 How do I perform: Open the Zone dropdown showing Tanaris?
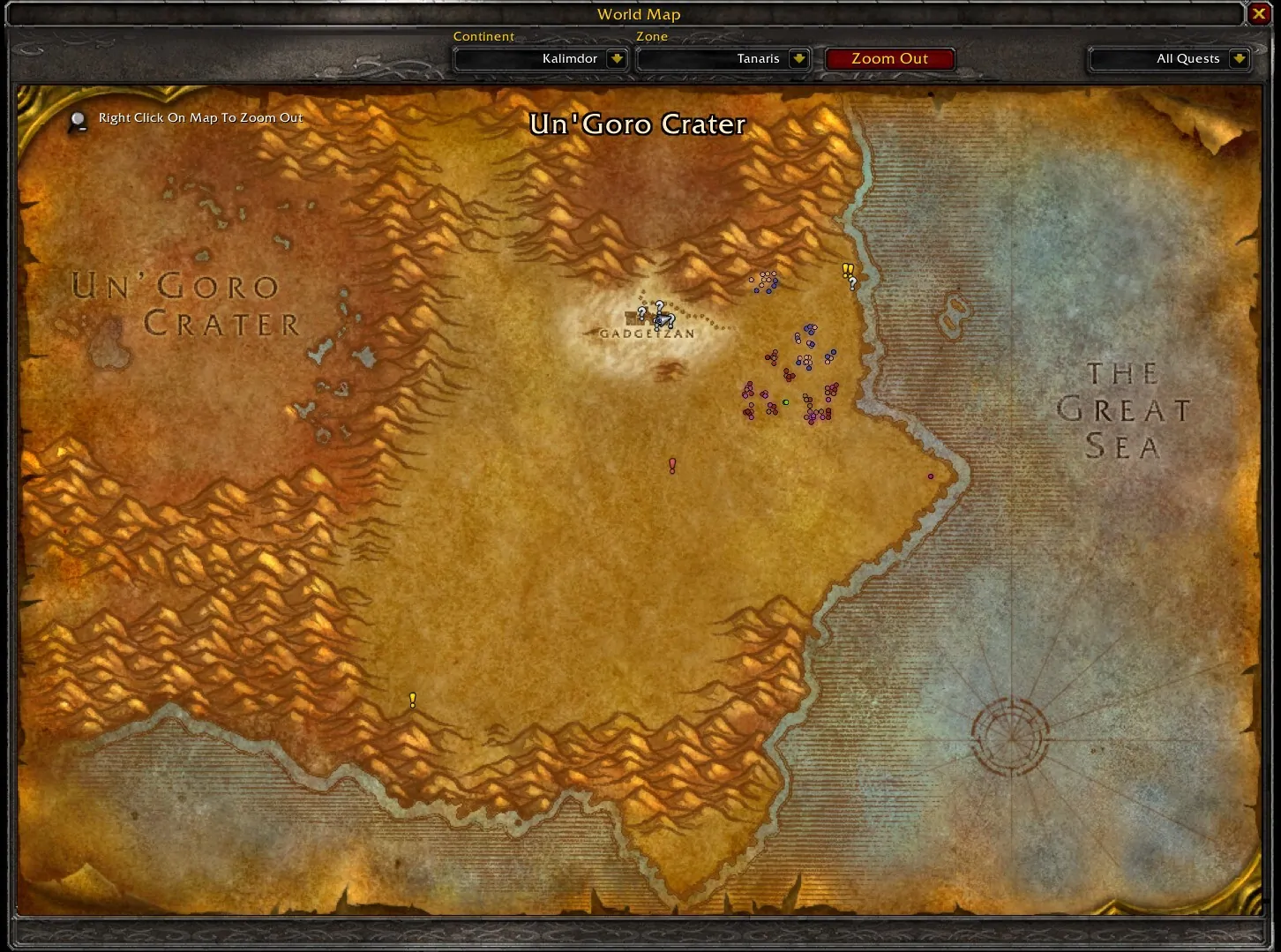pos(798,59)
